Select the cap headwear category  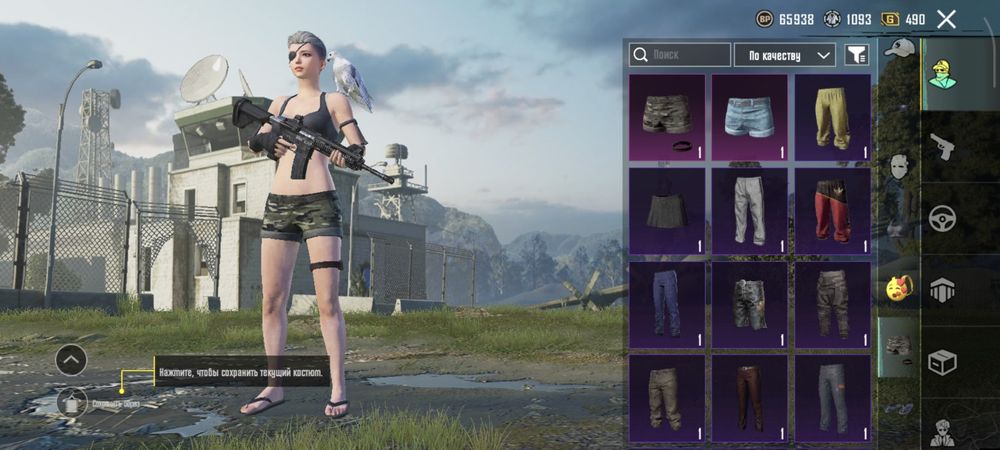tap(899, 49)
